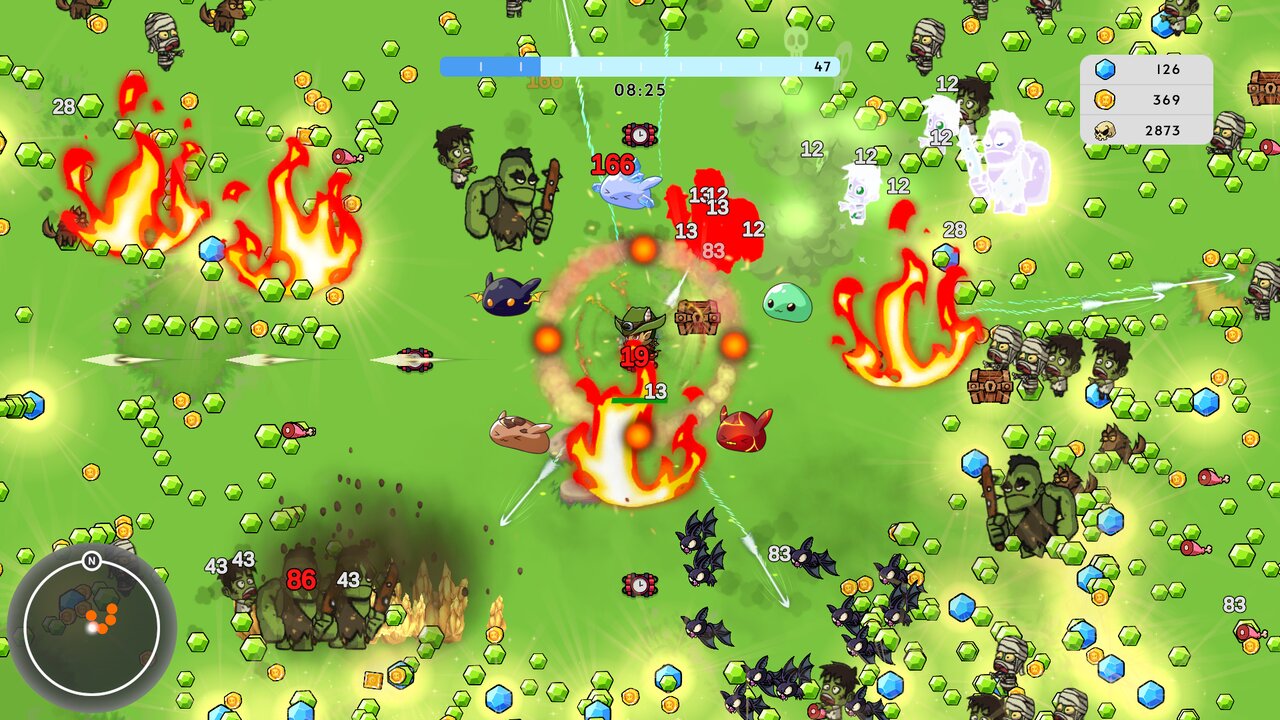This screenshot has height=720, width=1280.
Task: Click the North marker on the minimap
Action: [92, 561]
